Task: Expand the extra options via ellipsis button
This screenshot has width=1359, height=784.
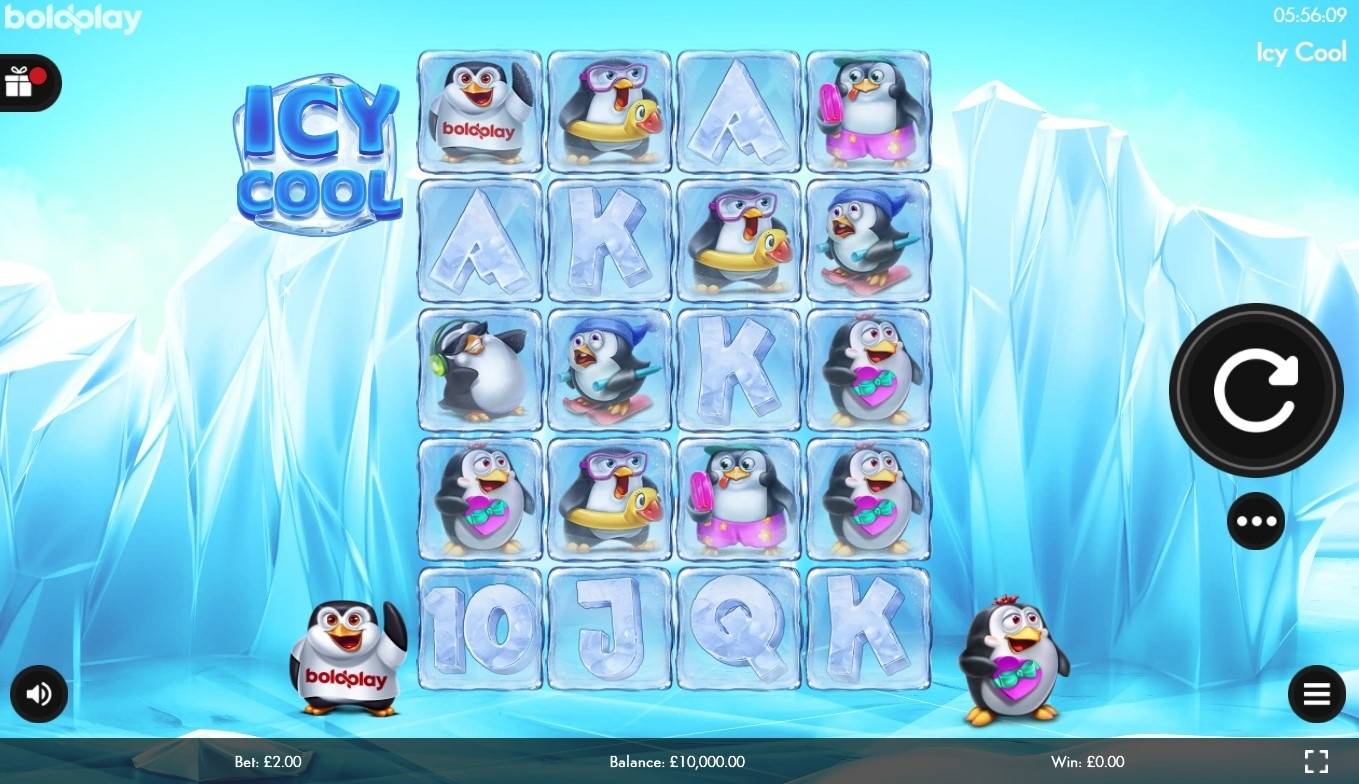Action: (x=1256, y=521)
